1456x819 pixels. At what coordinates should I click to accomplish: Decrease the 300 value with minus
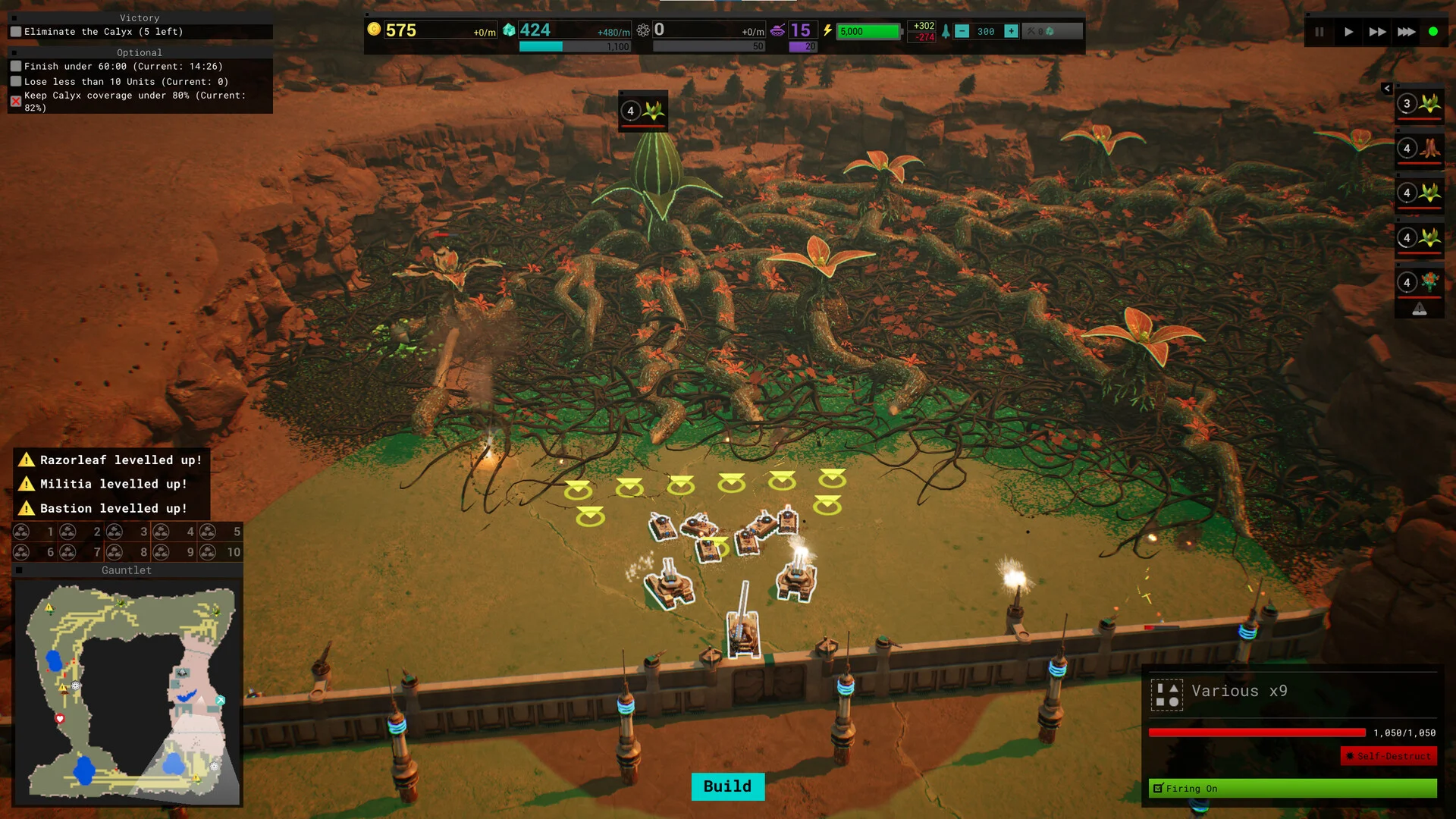962,31
